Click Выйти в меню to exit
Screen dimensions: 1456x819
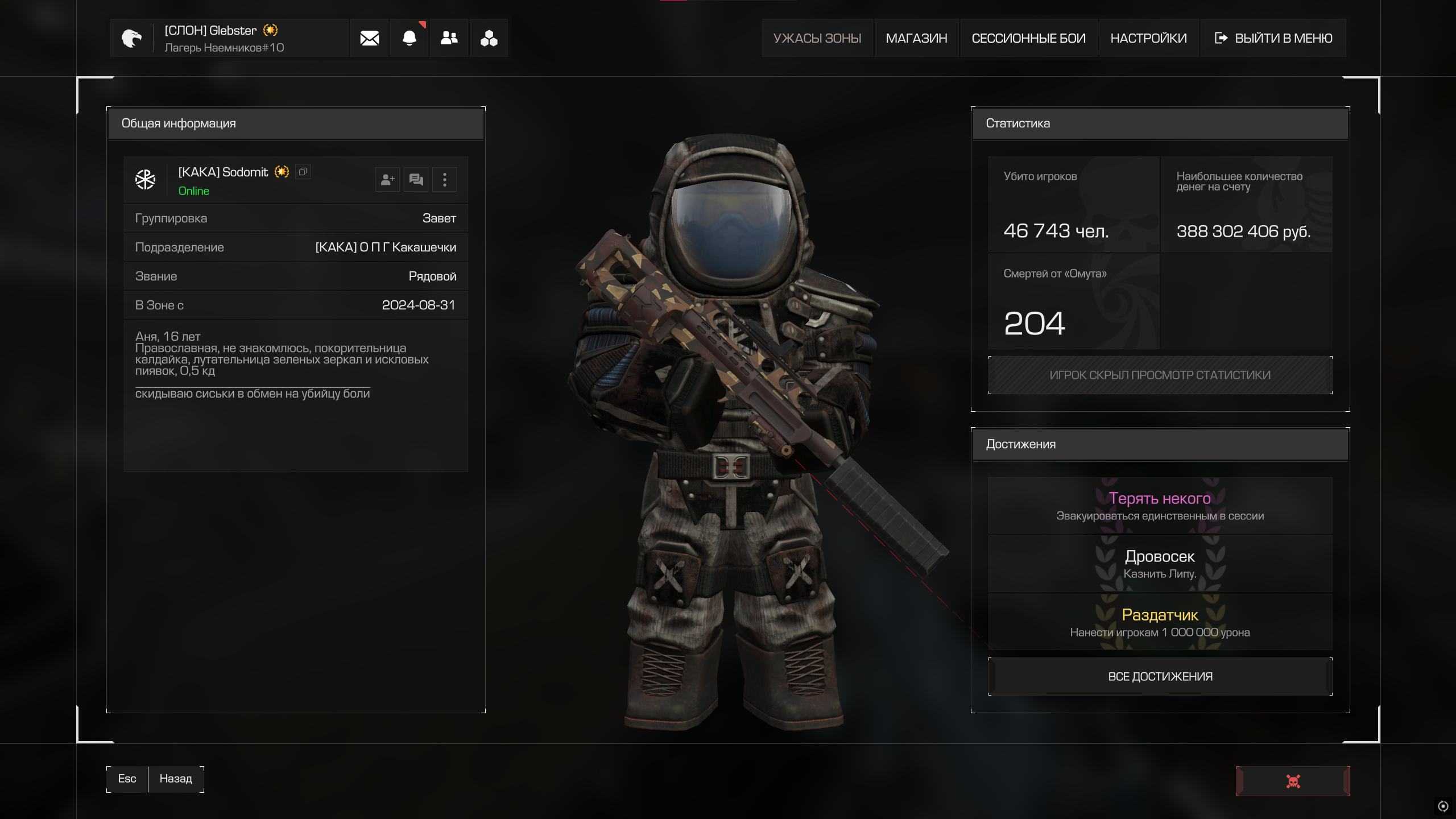coord(1273,38)
